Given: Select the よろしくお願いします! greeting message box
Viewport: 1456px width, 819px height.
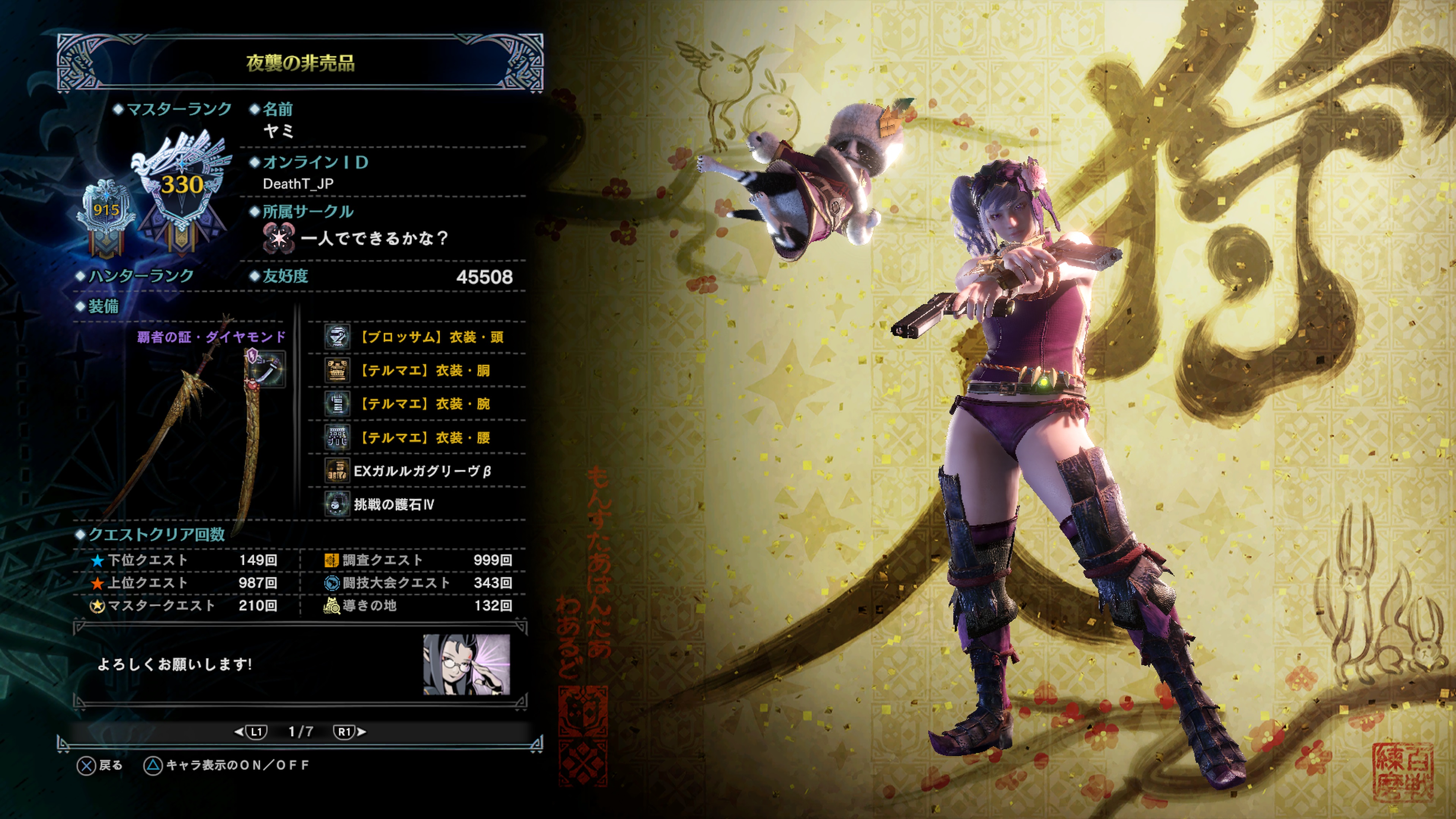Looking at the screenshot, I should coord(249,664).
